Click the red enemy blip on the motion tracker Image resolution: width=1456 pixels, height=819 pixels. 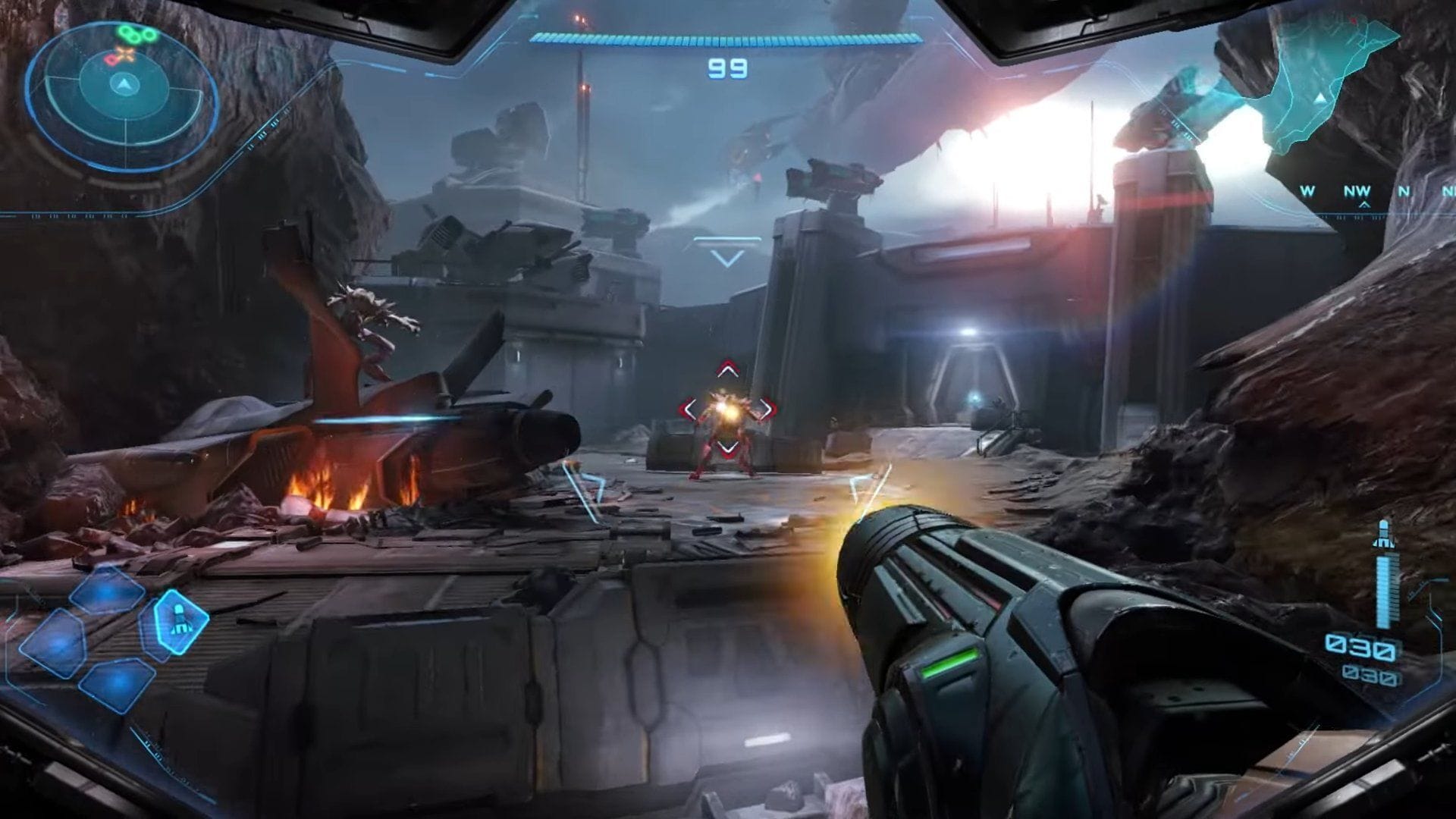coord(112,61)
